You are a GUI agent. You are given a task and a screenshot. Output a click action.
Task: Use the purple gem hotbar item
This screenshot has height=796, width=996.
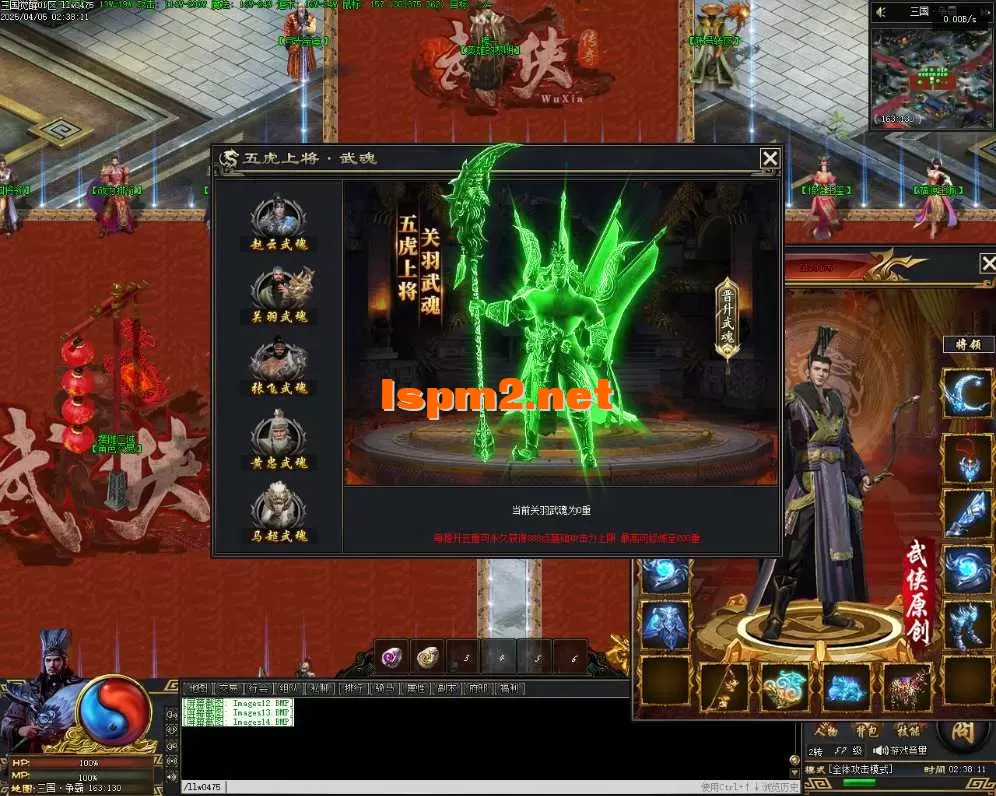click(393, 656)
